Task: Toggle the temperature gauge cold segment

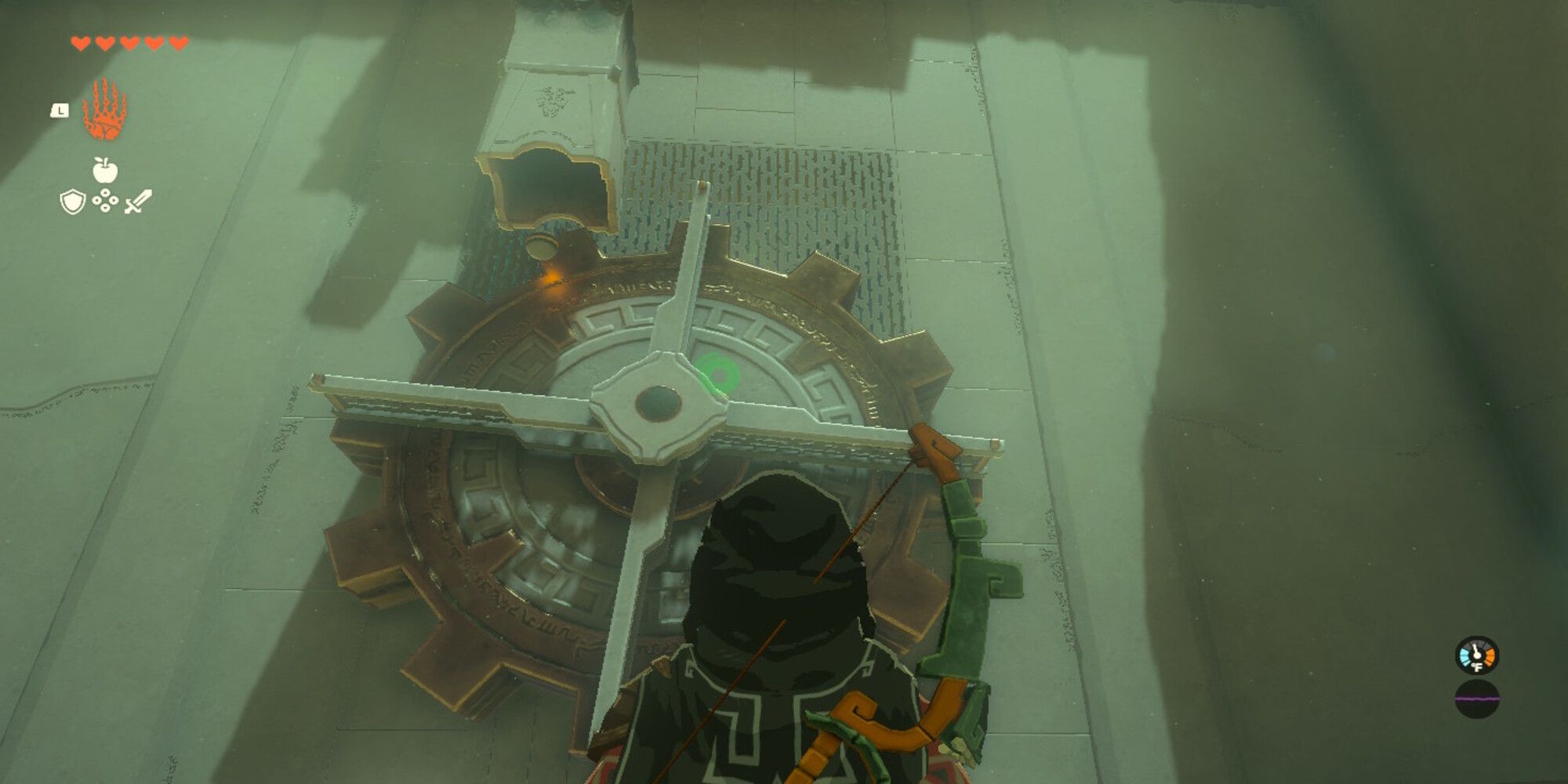Action: point(1465,655)
